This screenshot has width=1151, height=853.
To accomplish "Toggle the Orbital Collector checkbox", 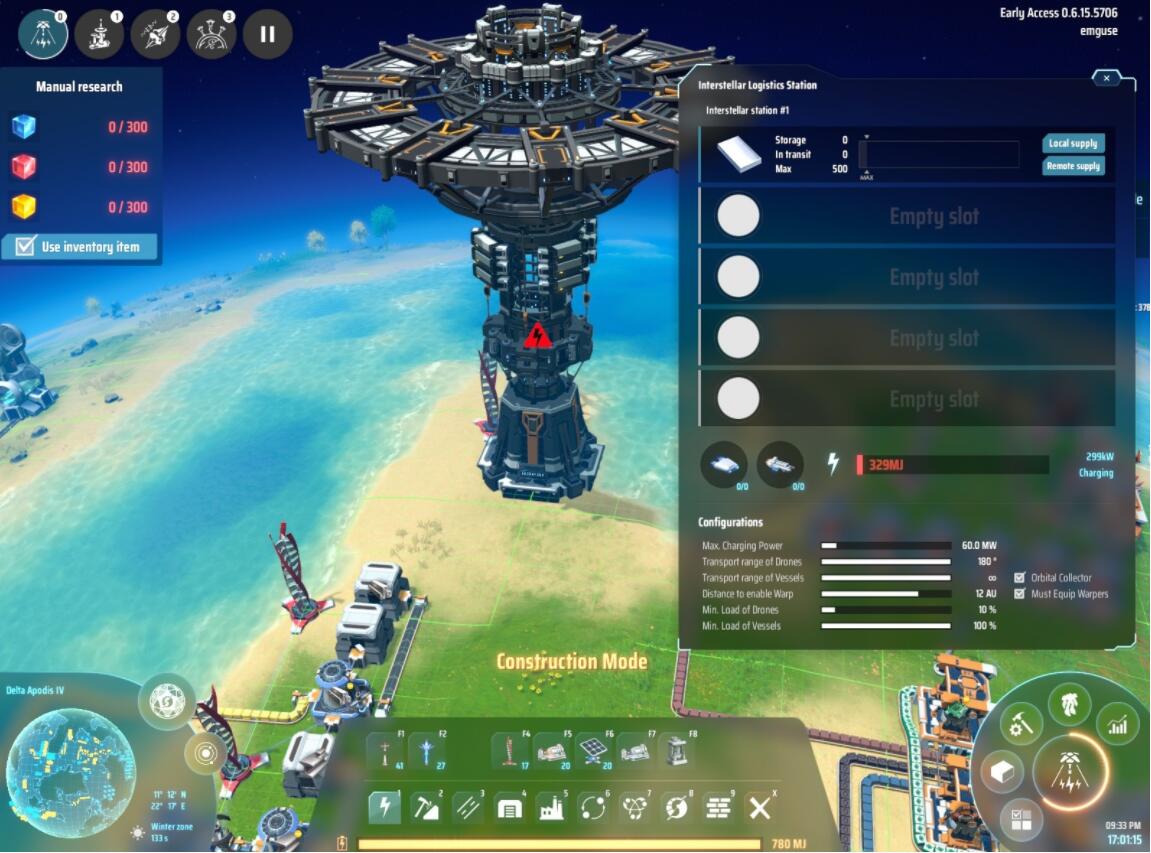I will [1020, 578].
